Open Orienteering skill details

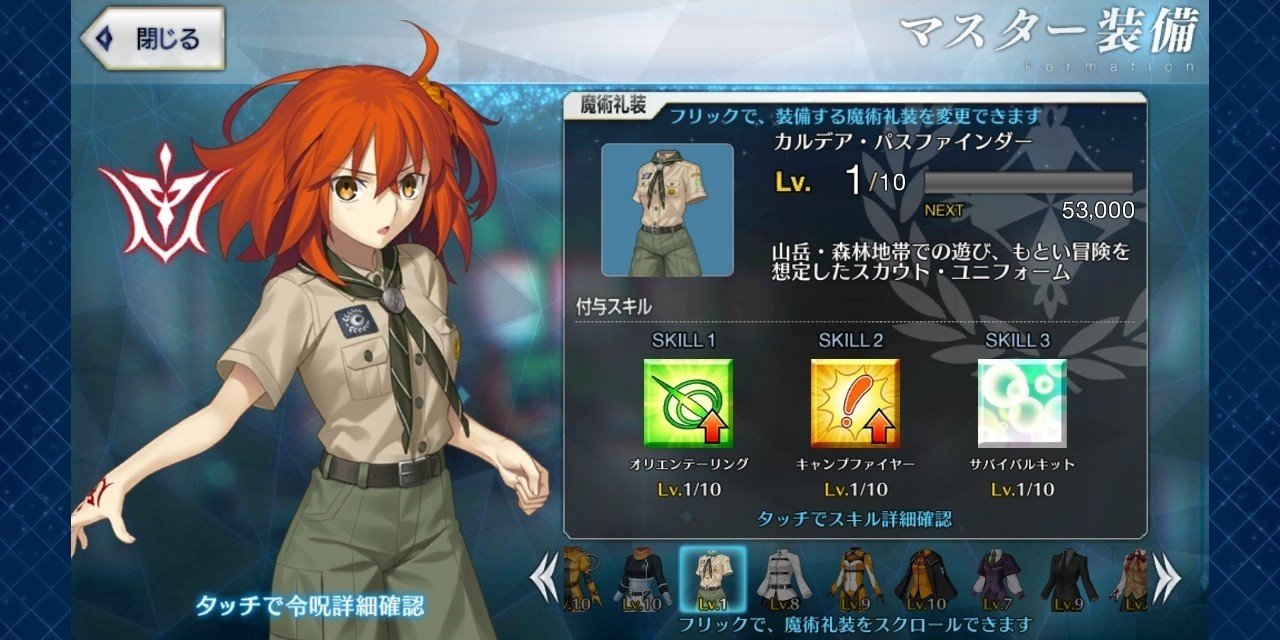coord(689,403)
